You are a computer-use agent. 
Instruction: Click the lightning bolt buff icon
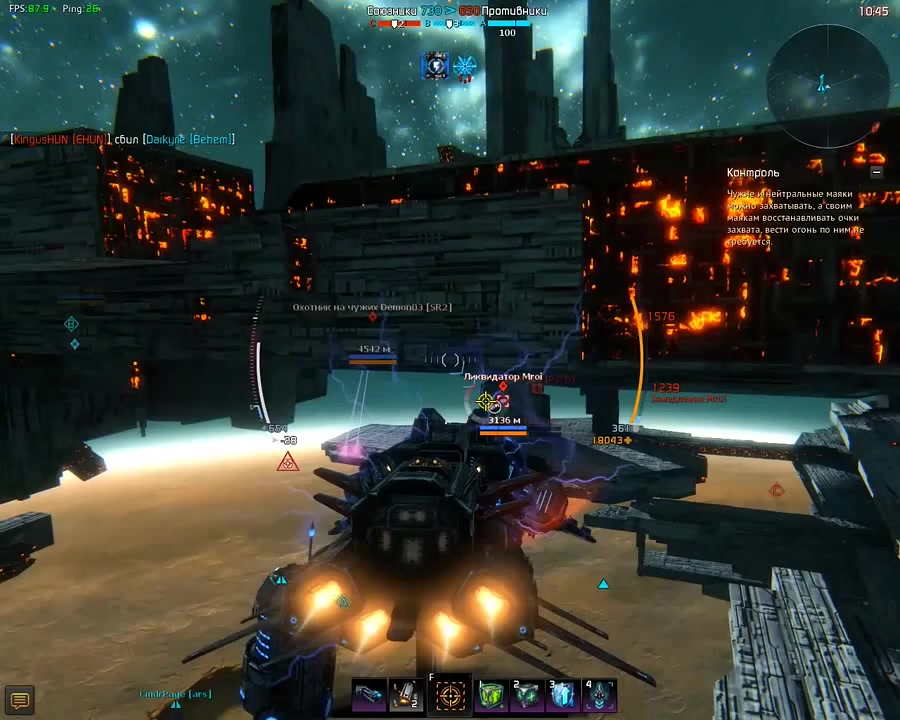point(436,66)
